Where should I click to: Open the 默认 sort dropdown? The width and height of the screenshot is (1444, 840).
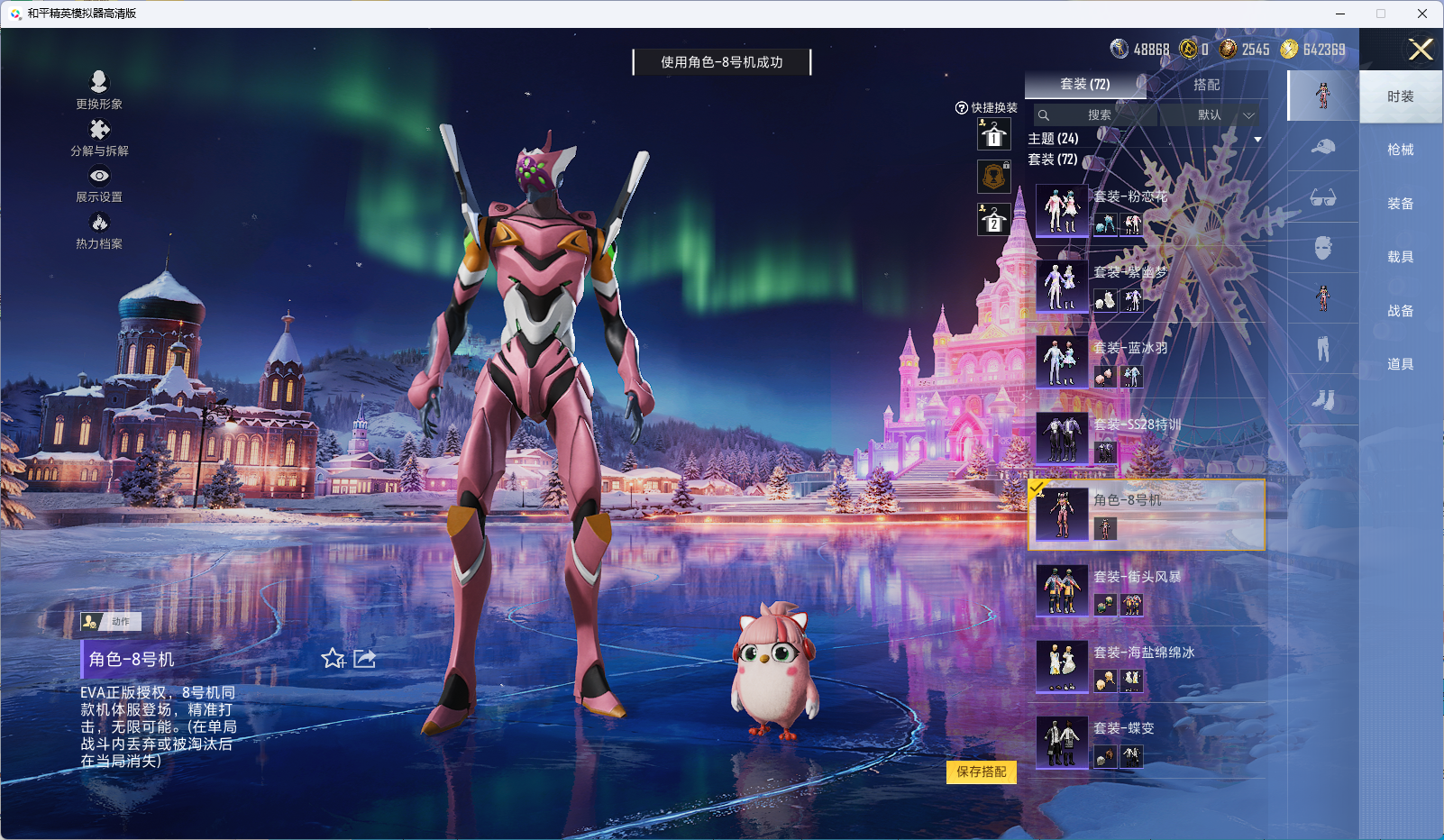[1211, 115]
